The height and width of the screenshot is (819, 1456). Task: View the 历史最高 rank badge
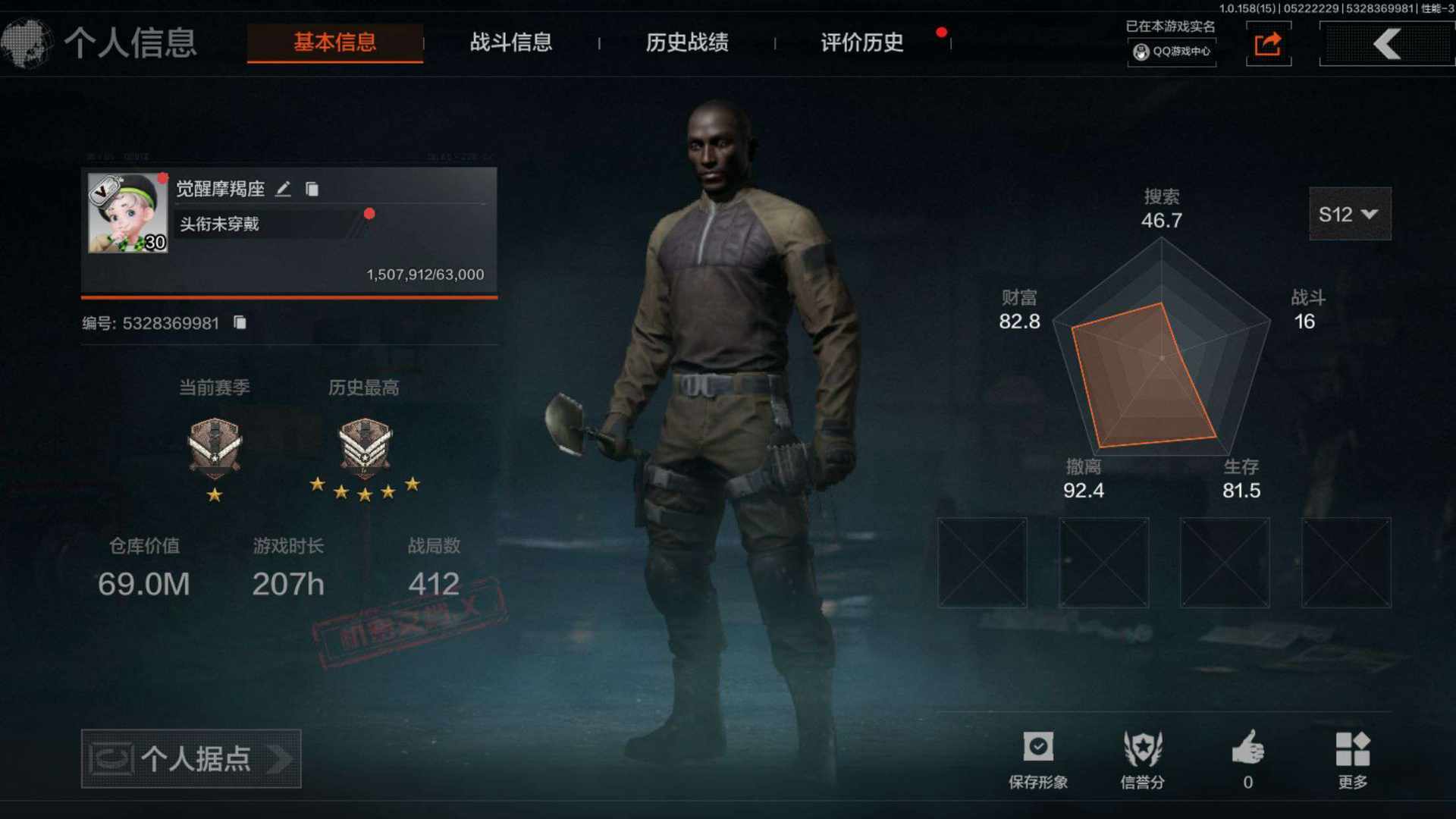tap(365, 448)
